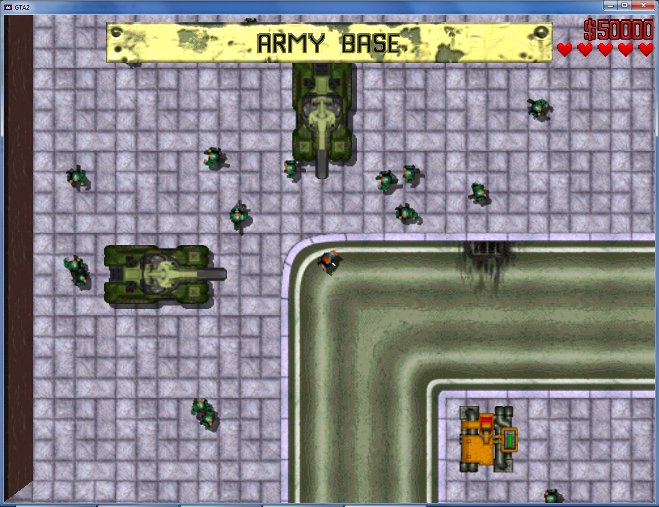
Task: Close the GTA2 game window
Action: pos(642,6)
